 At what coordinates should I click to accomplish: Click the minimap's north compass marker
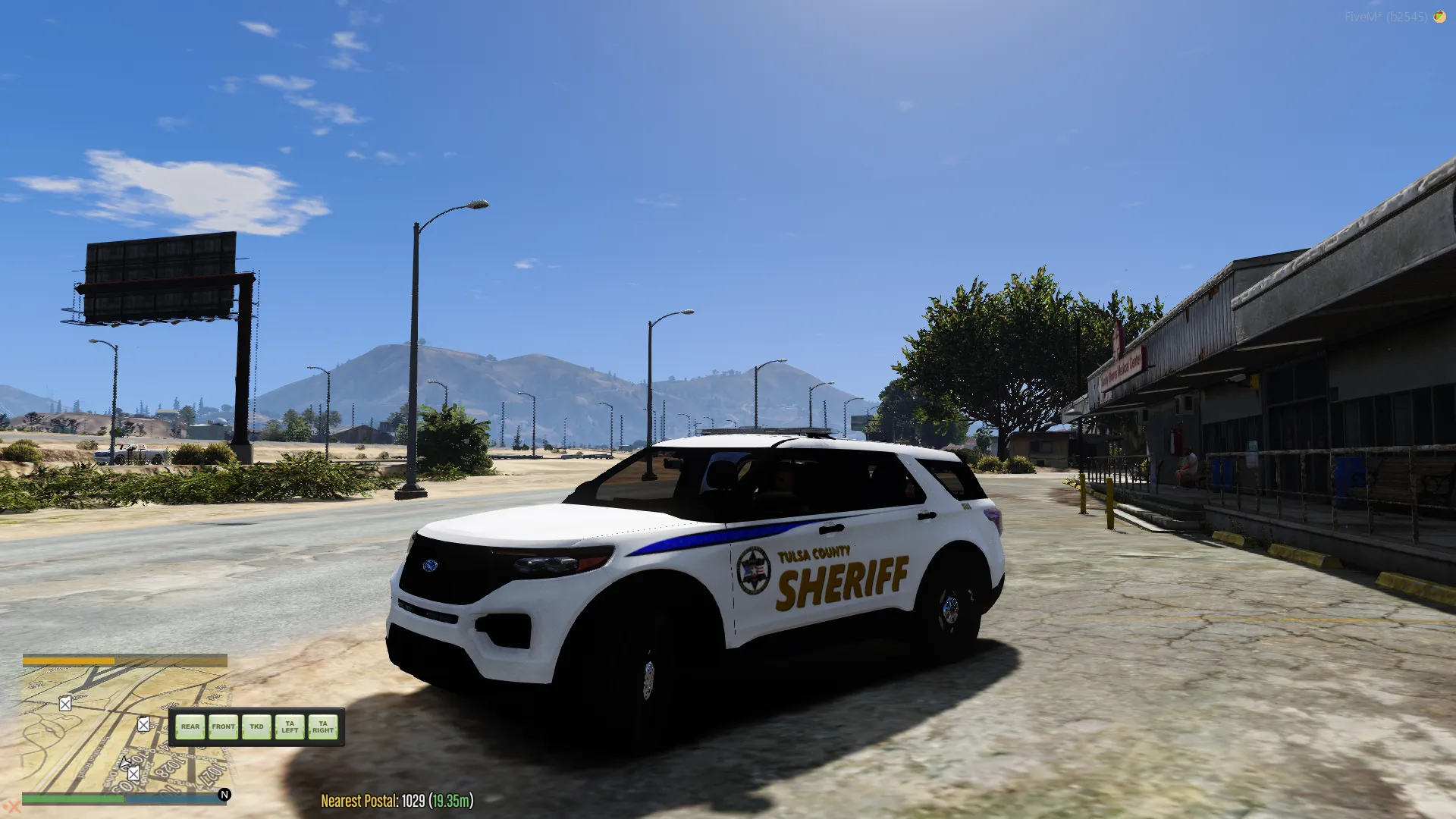(224, 794)
